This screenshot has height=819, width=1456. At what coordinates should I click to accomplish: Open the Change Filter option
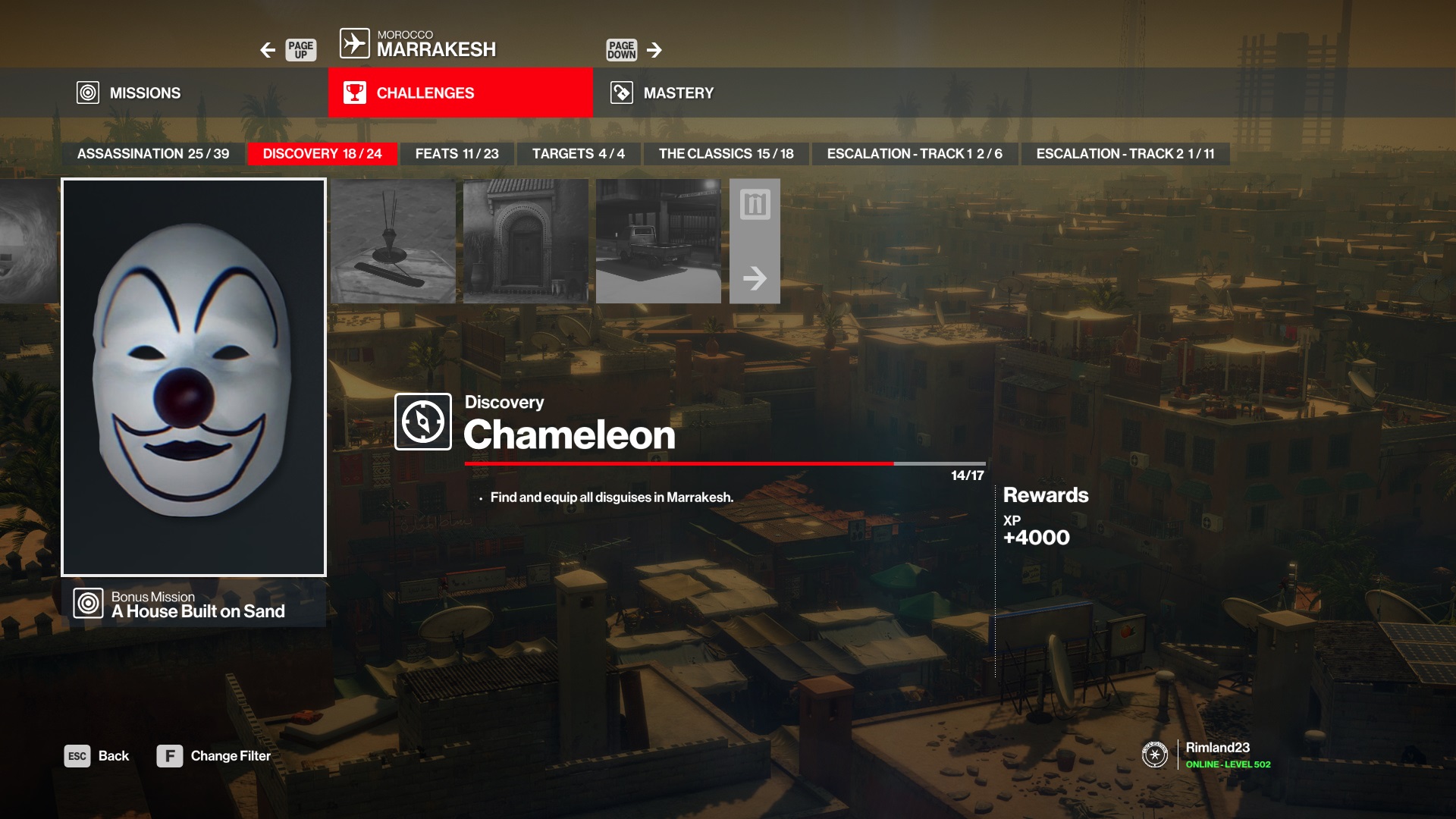214,756
